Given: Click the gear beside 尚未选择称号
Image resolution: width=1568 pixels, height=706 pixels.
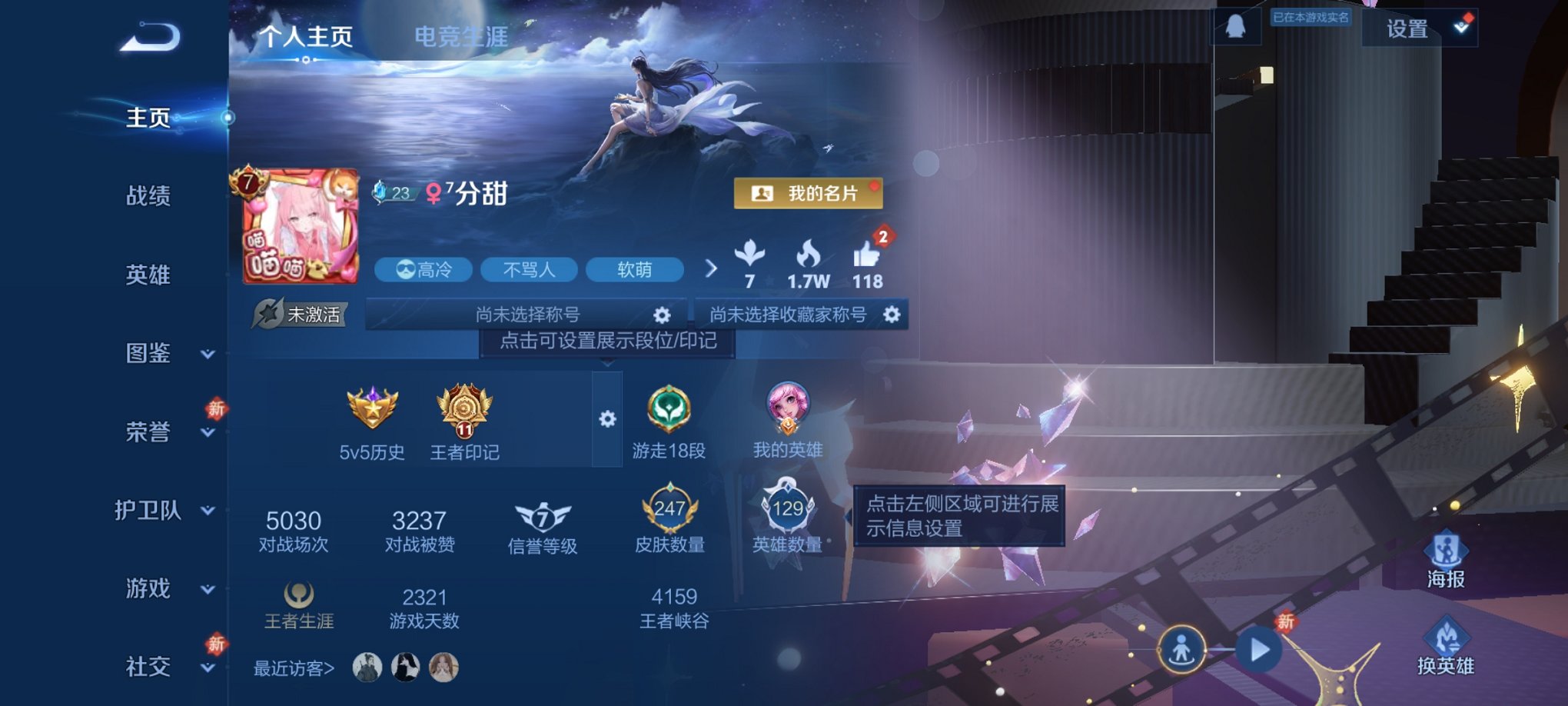Looking at the screenshot, I should pyautogui.click(x=663, y=314).
